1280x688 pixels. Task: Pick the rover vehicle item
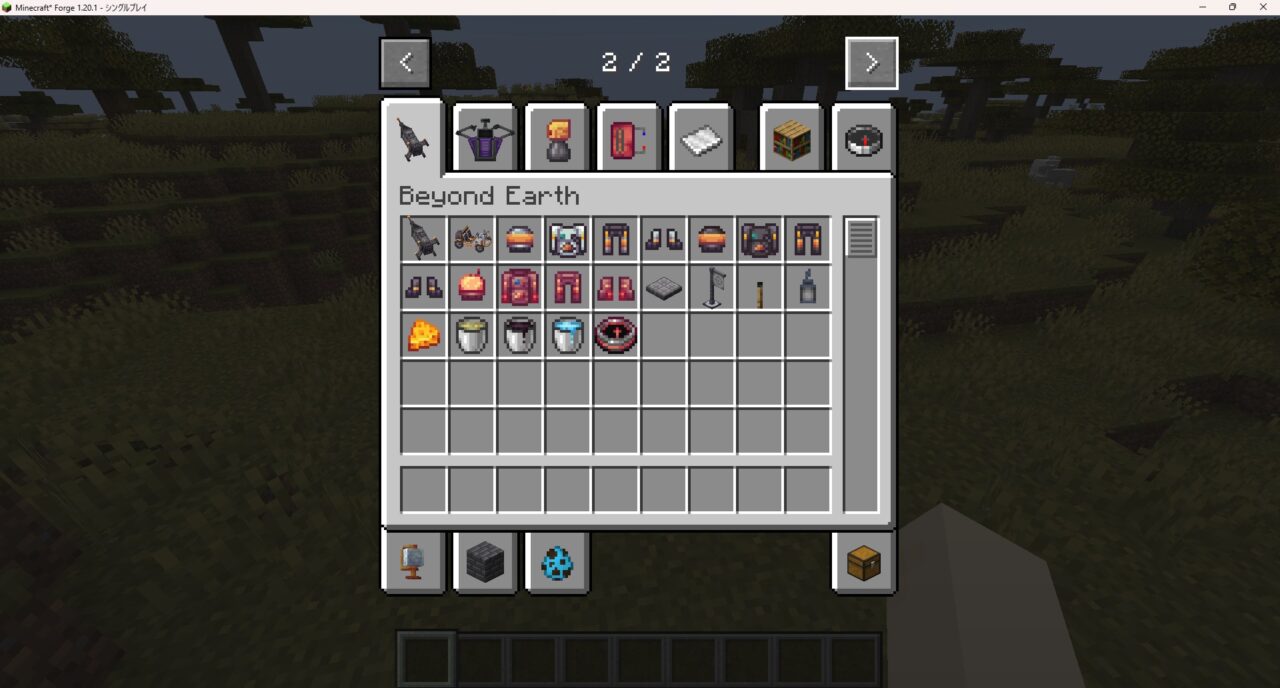tap(472, 240)
